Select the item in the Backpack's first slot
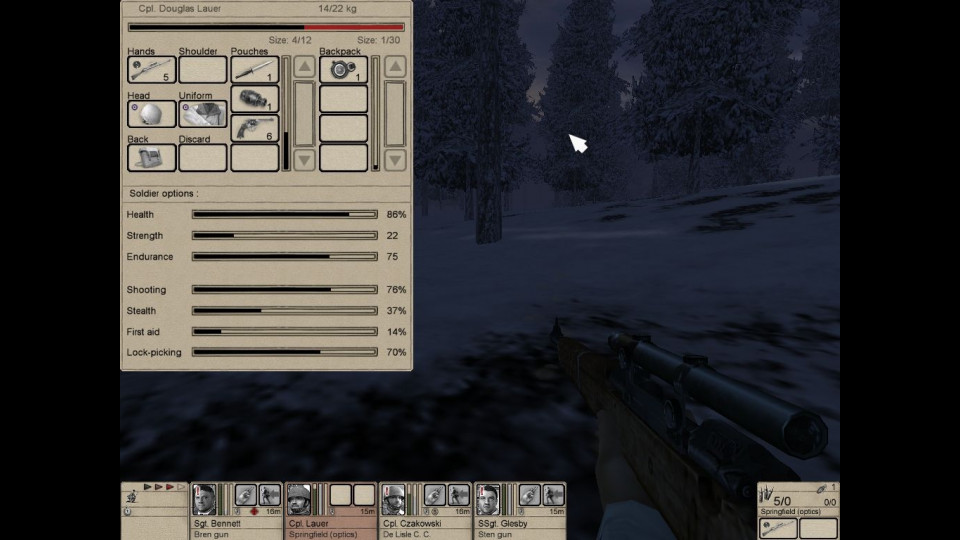This screenshot has width=960, height=540. click(343, 70)
